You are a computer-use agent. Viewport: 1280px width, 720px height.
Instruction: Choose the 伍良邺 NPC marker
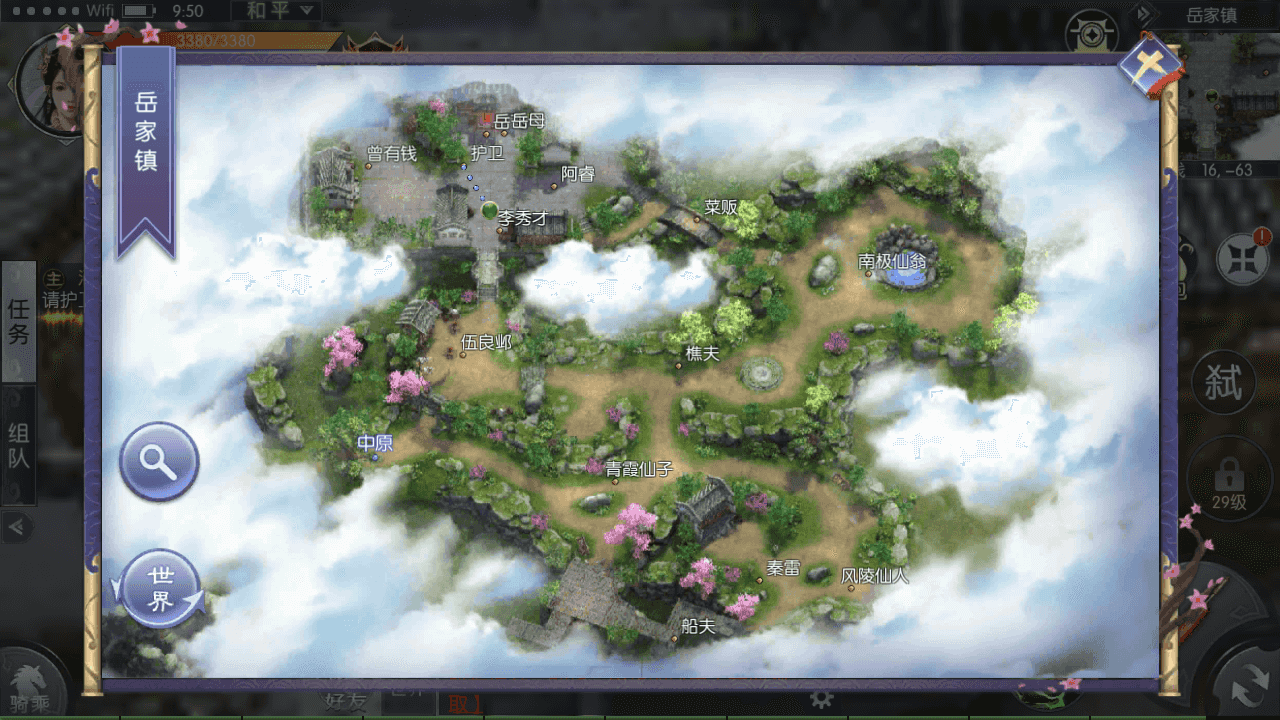[485, 343]
